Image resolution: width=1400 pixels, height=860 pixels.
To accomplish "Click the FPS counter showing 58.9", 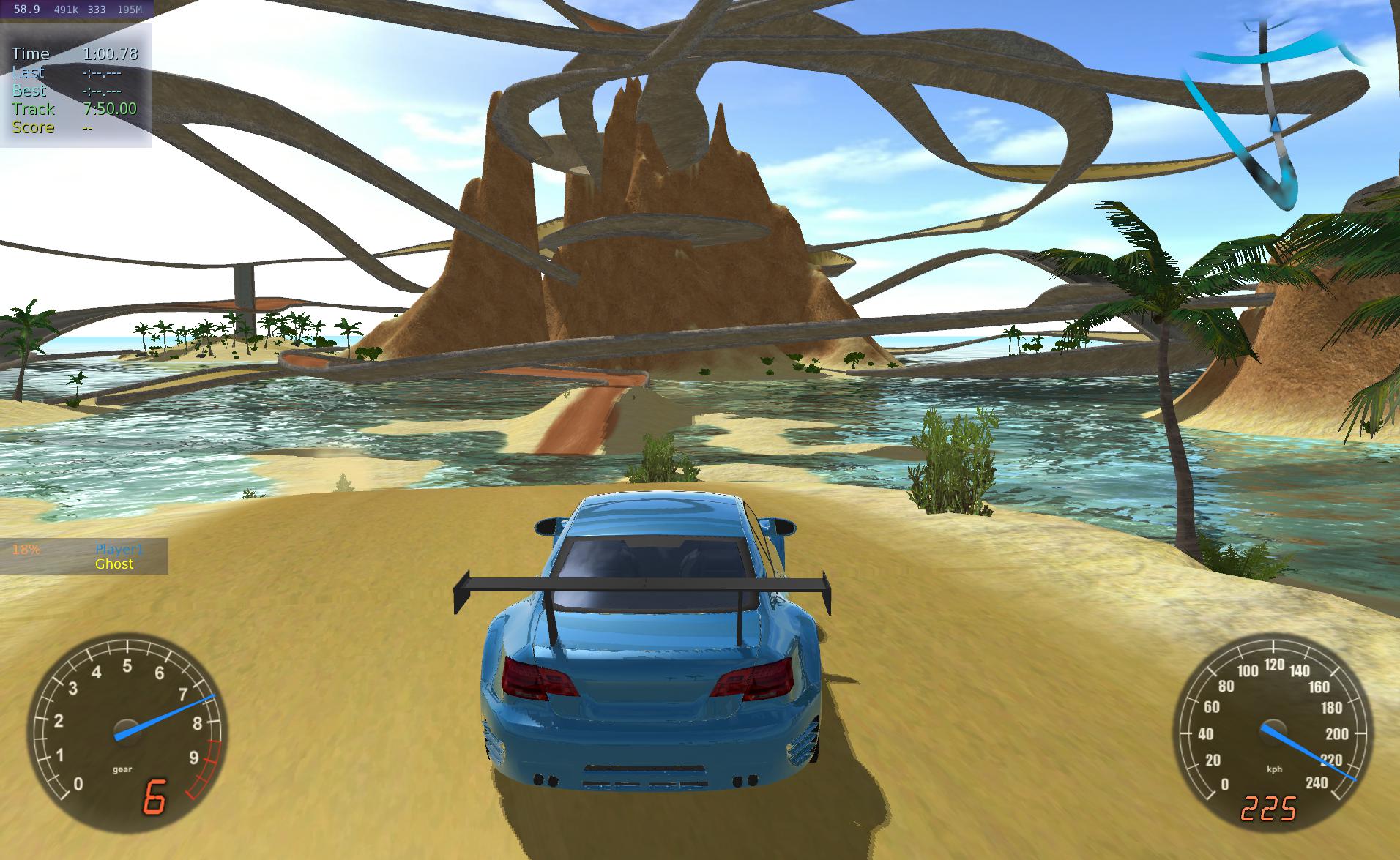I will [x=26, y=10].
